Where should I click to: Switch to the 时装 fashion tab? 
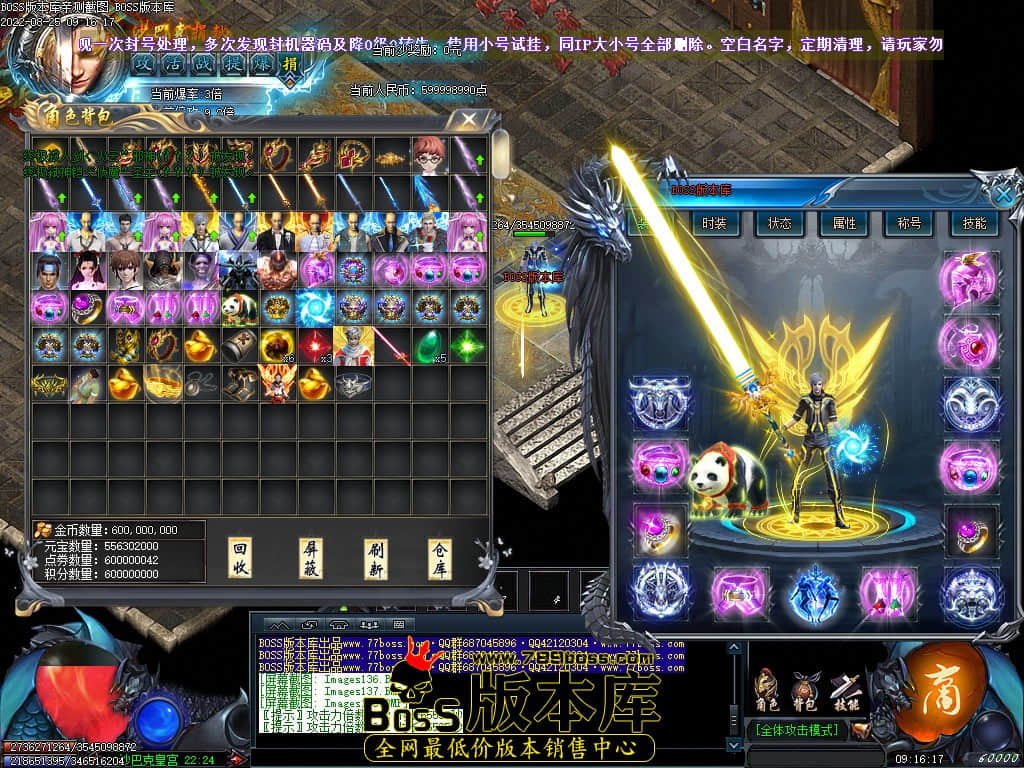[714, 224]
